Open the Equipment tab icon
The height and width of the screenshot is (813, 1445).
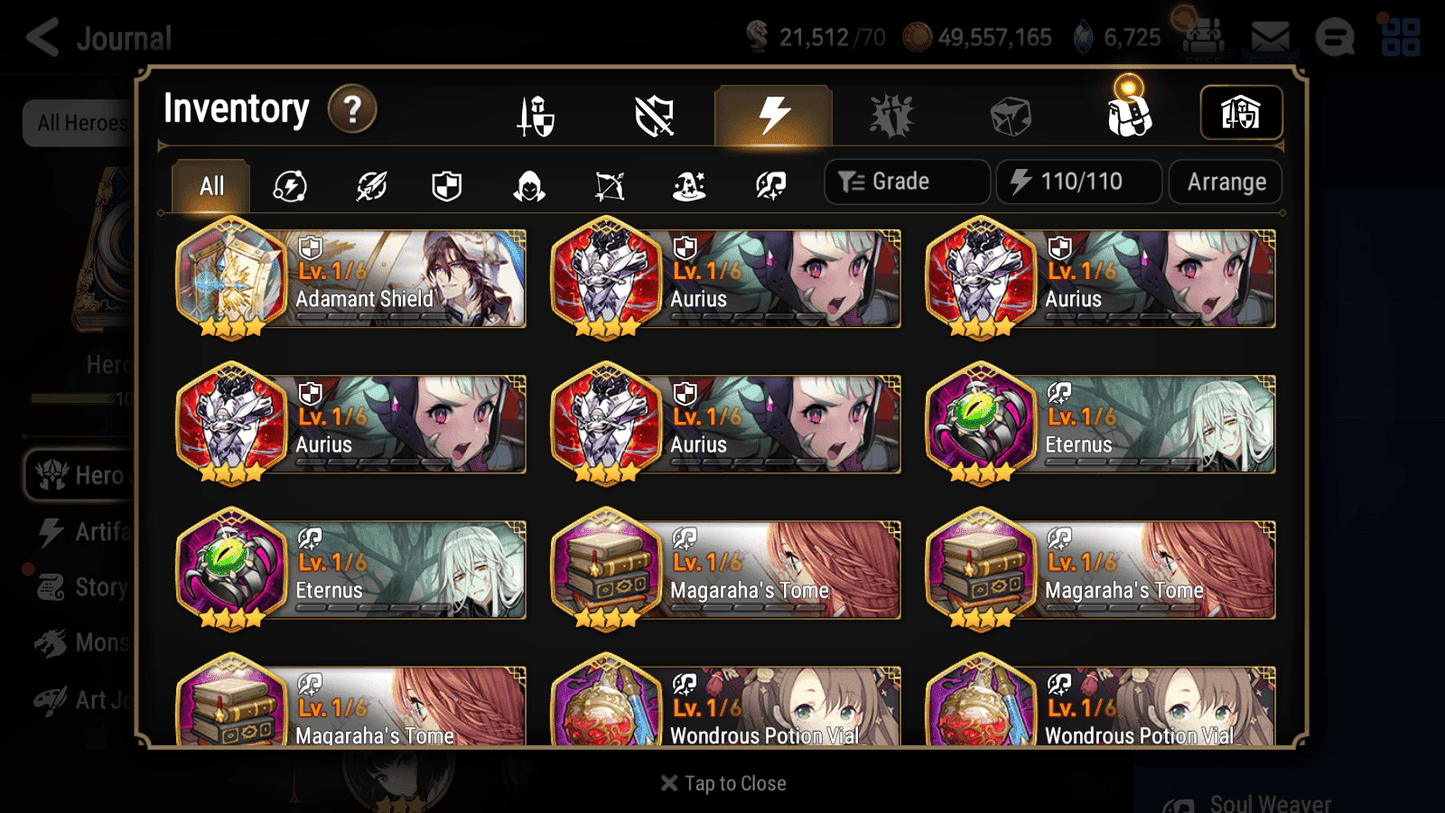[x=536, y=113]
